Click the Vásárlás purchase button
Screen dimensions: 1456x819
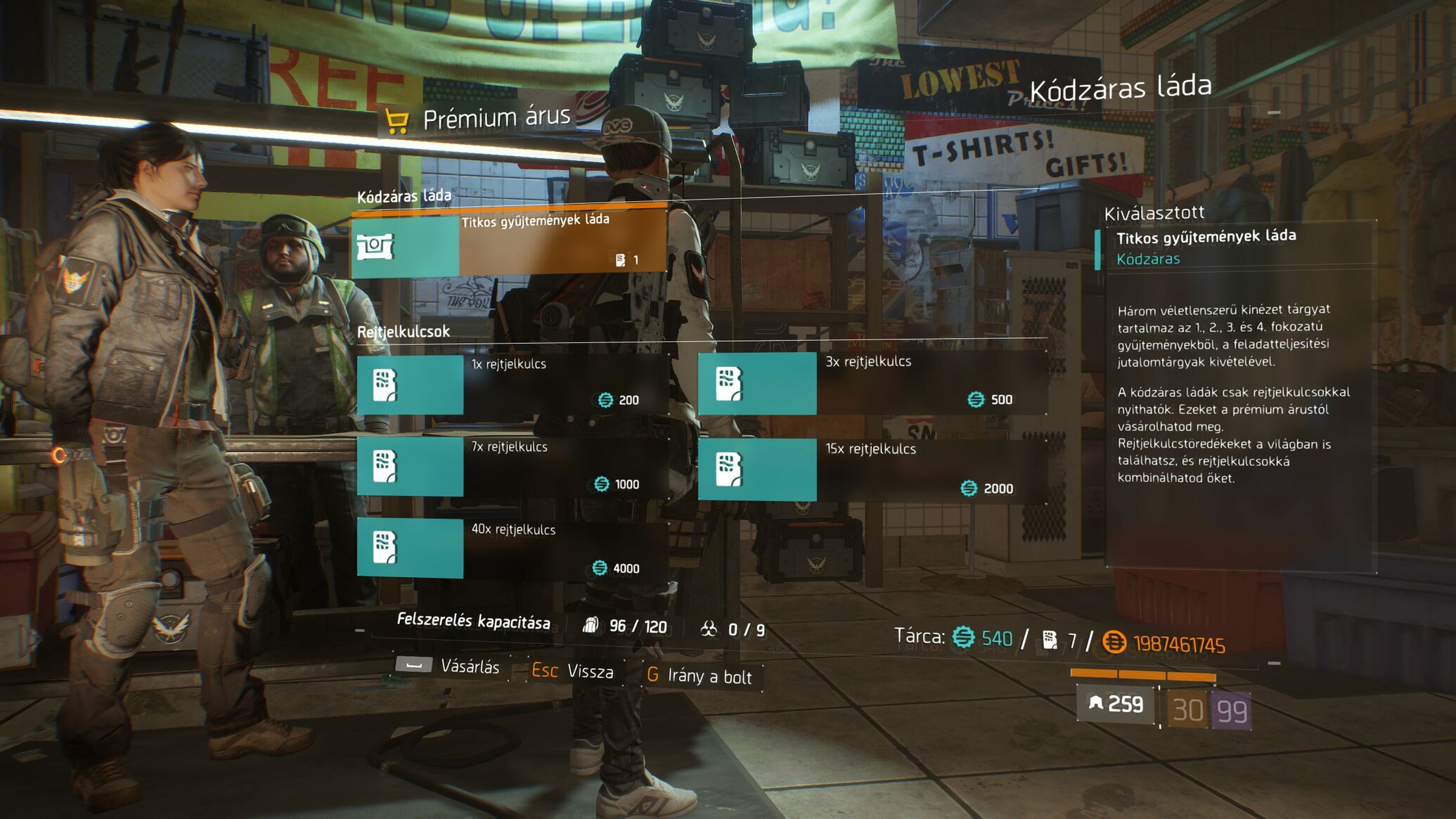449,666
